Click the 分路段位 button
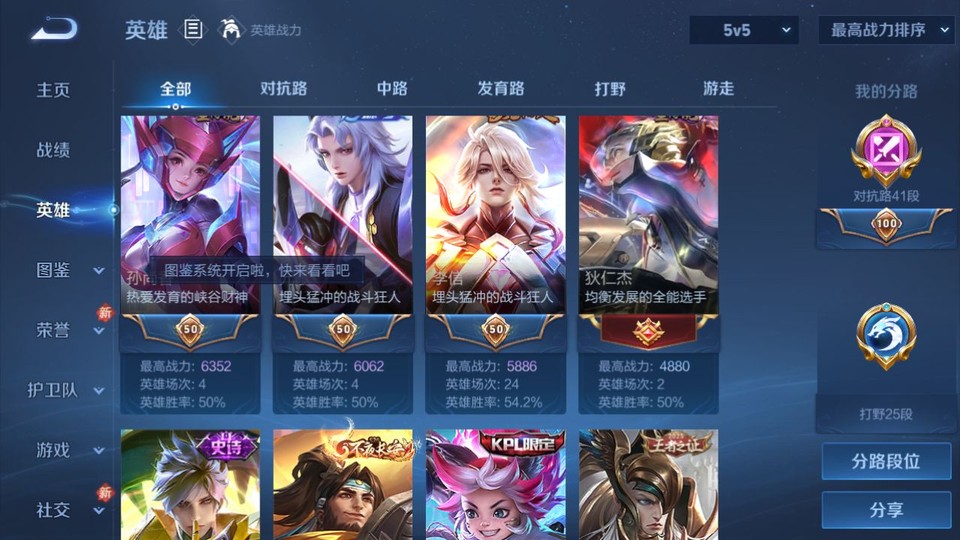 tap(886, 462)
